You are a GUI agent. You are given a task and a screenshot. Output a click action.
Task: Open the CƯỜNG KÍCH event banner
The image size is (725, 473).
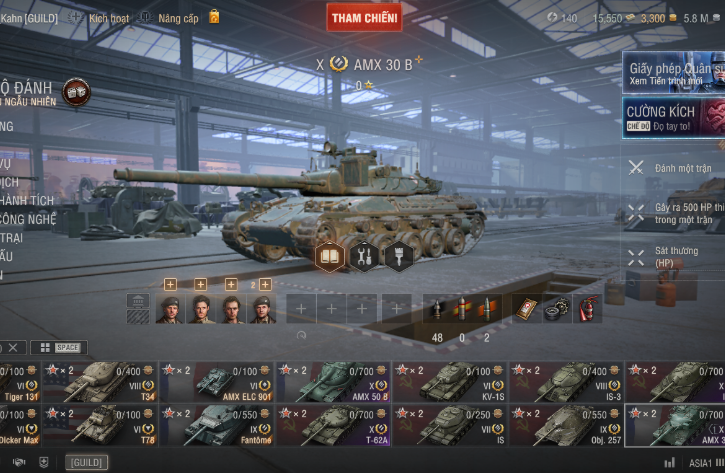[675, 117]
